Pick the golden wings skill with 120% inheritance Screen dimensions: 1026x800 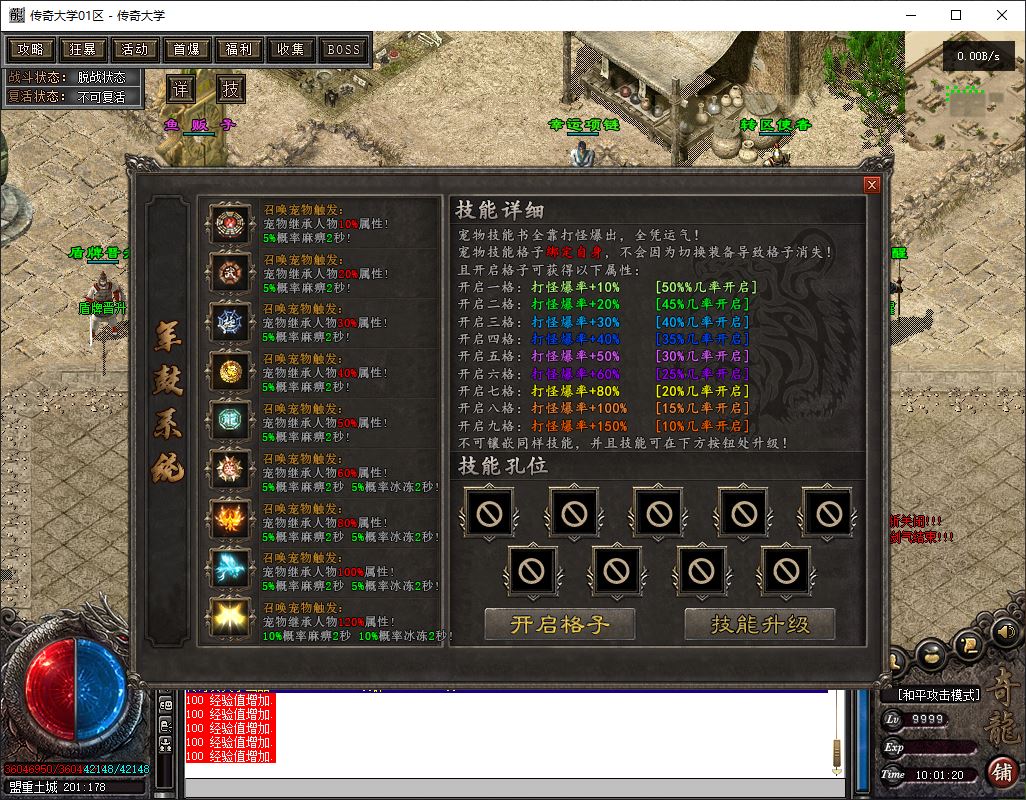tap(230, 620)
